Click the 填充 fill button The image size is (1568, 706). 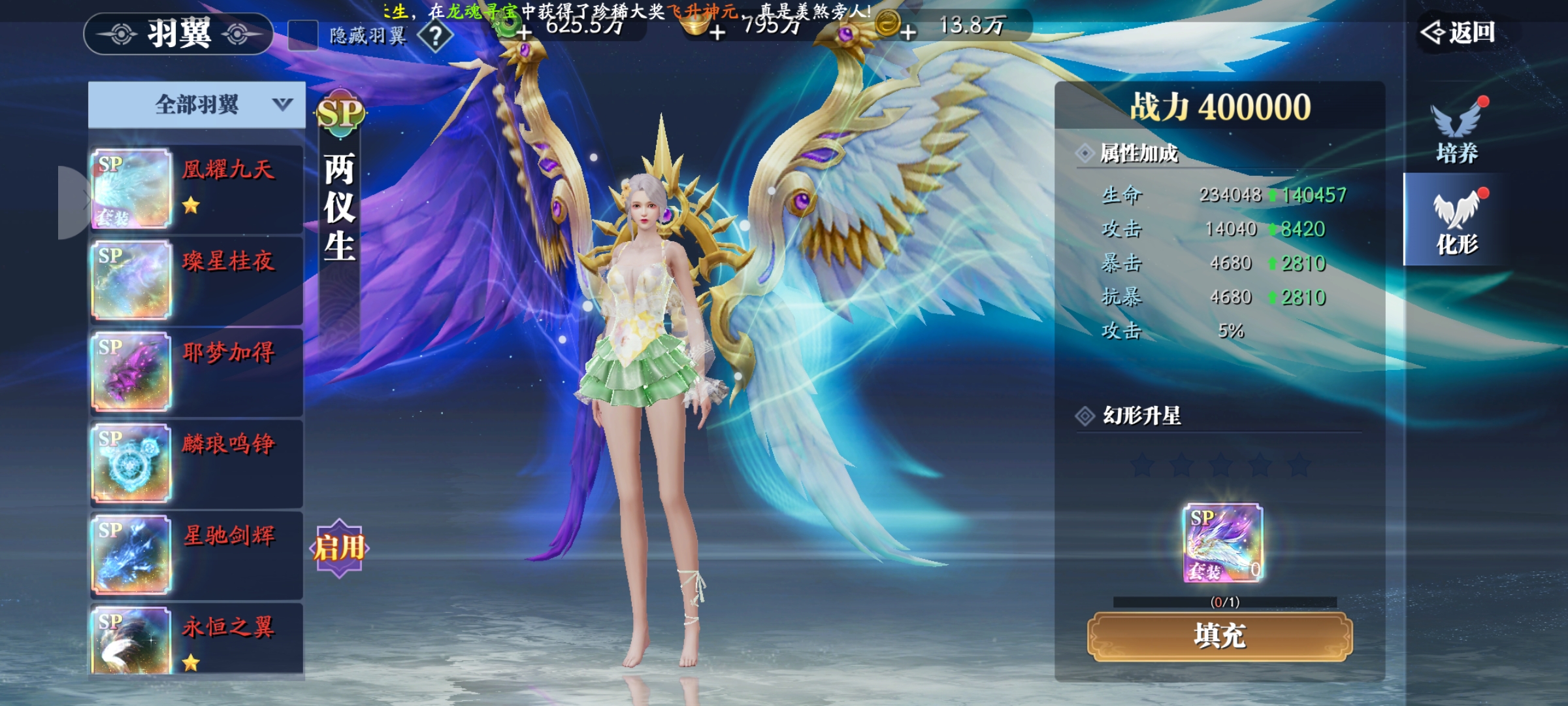pos(1219,636)
